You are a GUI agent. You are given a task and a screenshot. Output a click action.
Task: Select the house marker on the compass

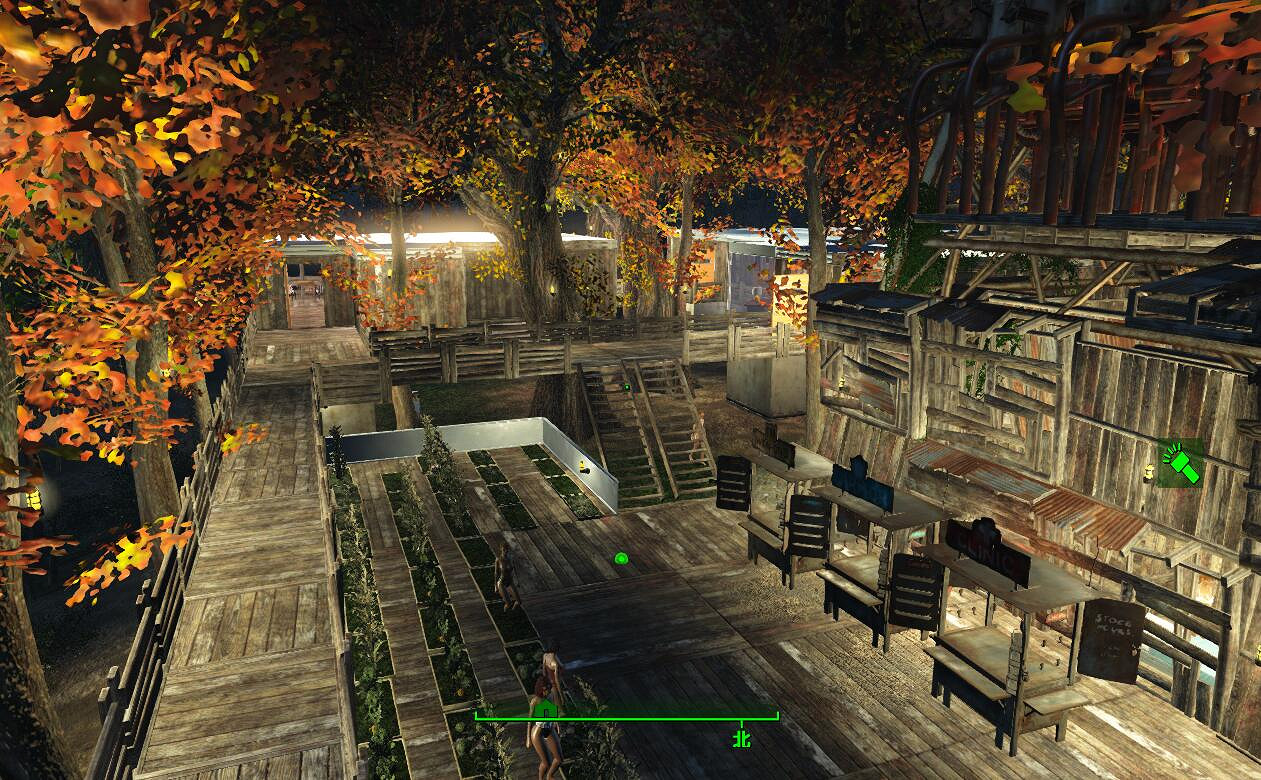(x=545, y=710)
